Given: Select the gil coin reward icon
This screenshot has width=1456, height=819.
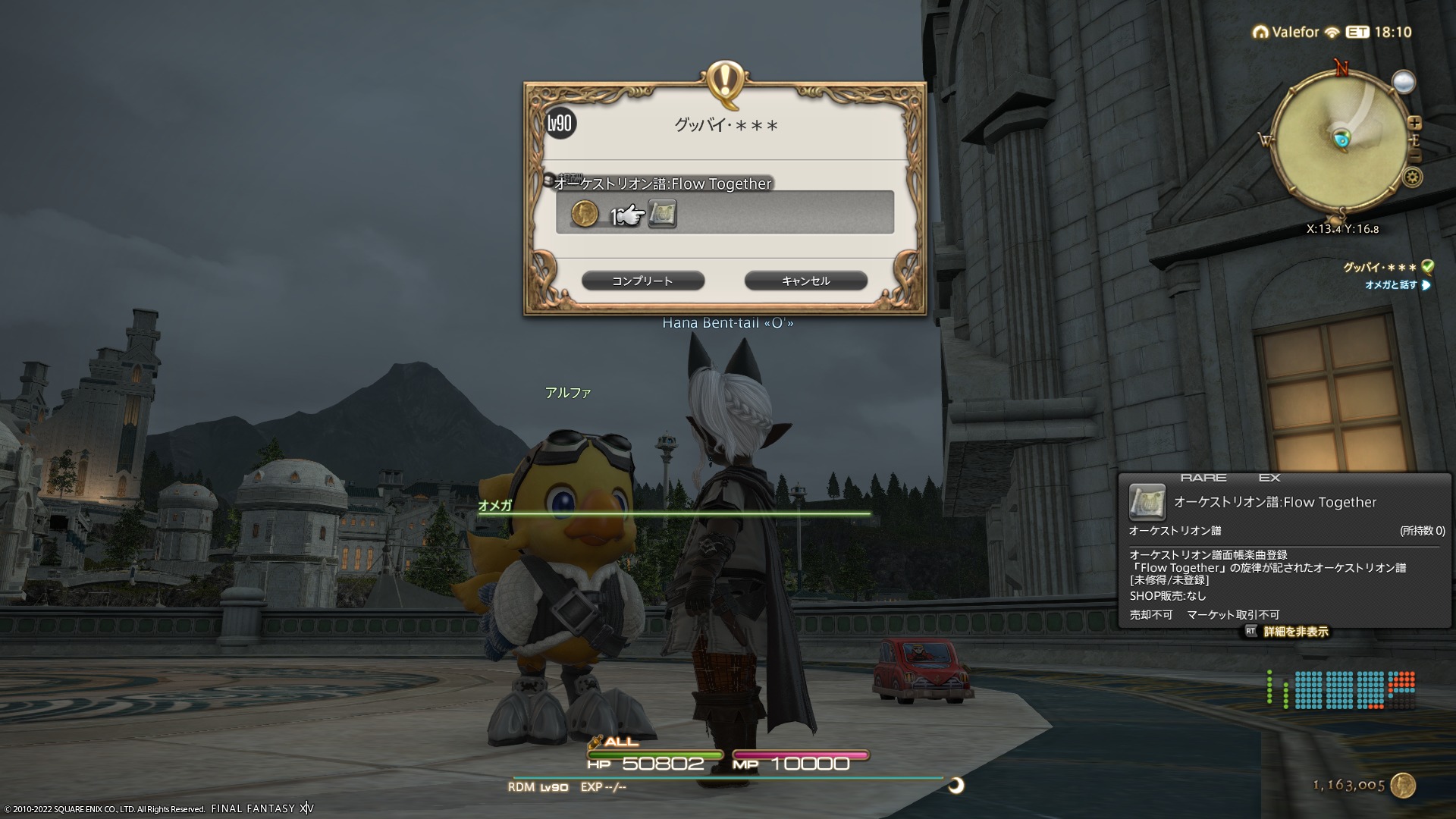Looking at the screenshot, I should 585,215.
